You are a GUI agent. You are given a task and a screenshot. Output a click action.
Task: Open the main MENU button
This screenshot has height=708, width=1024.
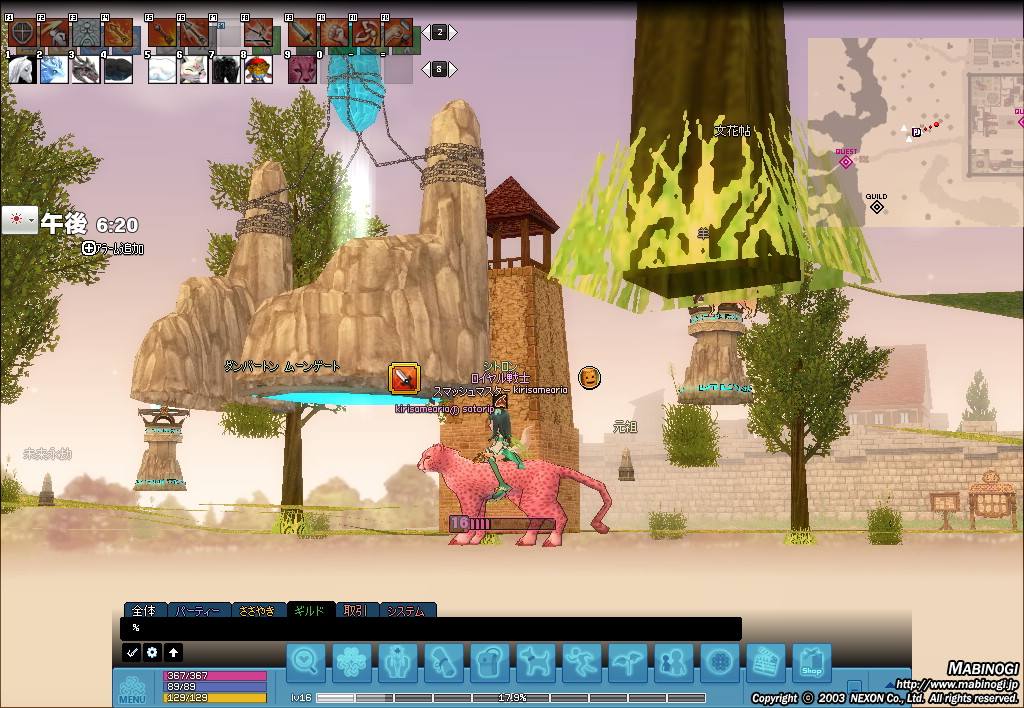133,689
